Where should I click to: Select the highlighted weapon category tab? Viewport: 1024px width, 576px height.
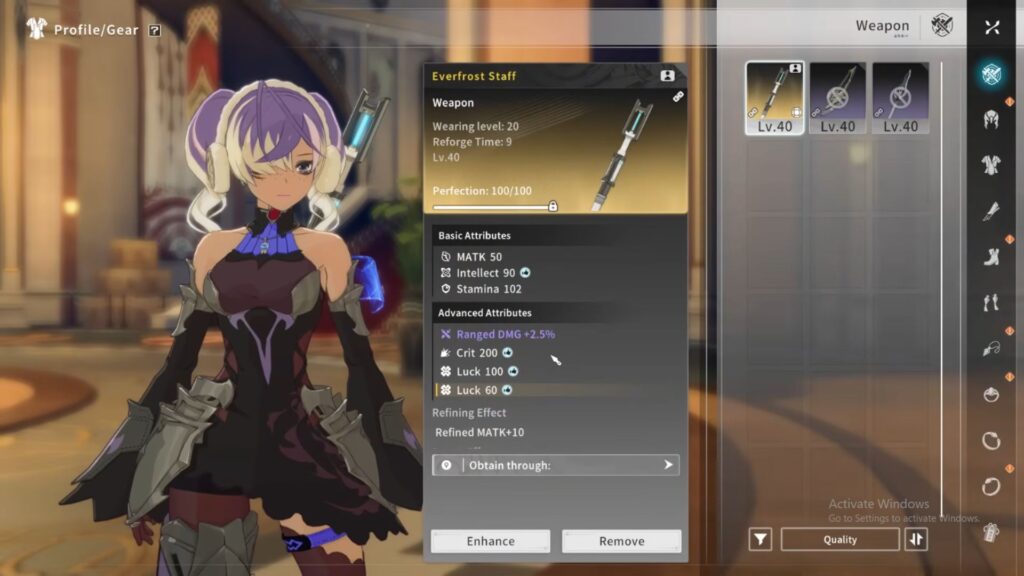point(992,73)
